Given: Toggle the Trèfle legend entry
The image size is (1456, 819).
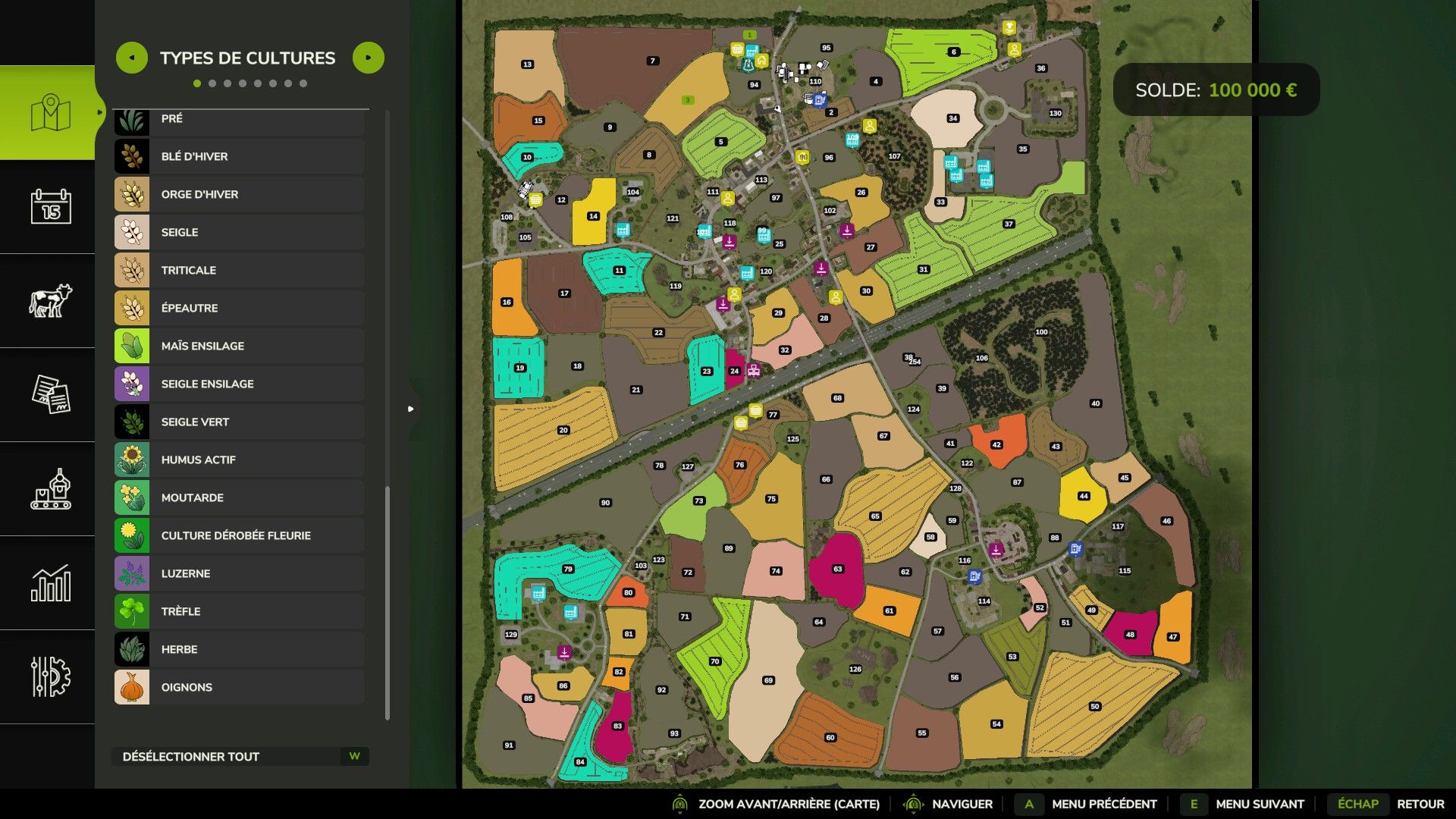Looking at the screenshot, I should (239, 611).
